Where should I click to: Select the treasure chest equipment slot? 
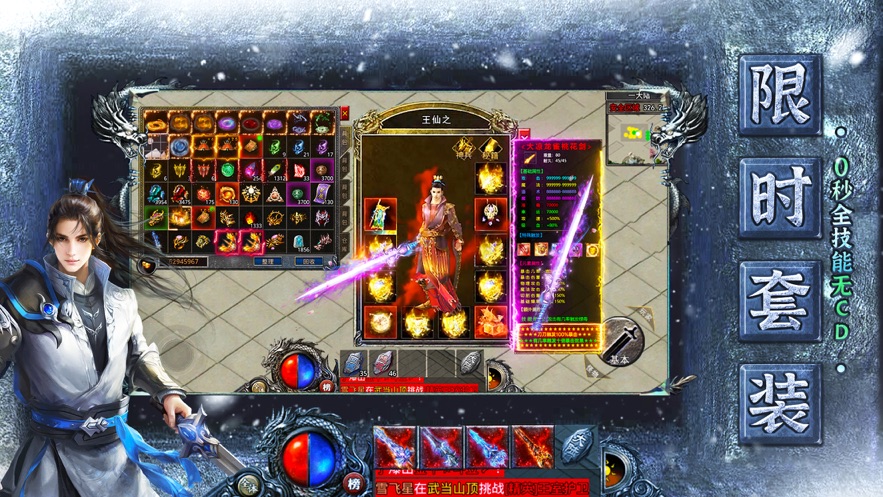point(490,321)
